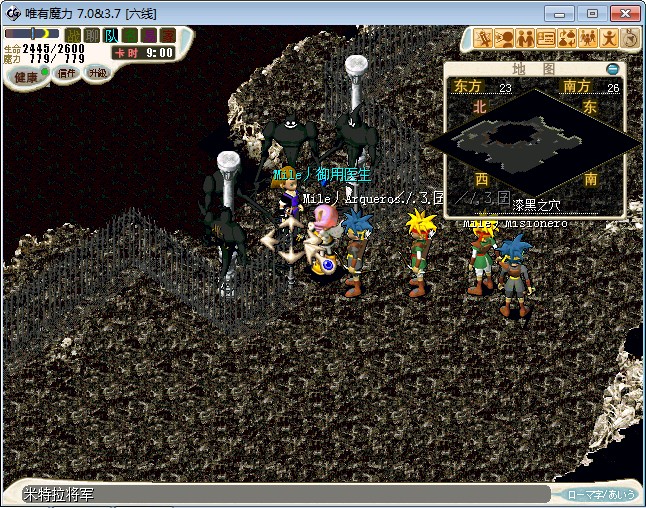Open the group of people party icon
This screenshot has height=508, width=646.
tap(588, 39)
